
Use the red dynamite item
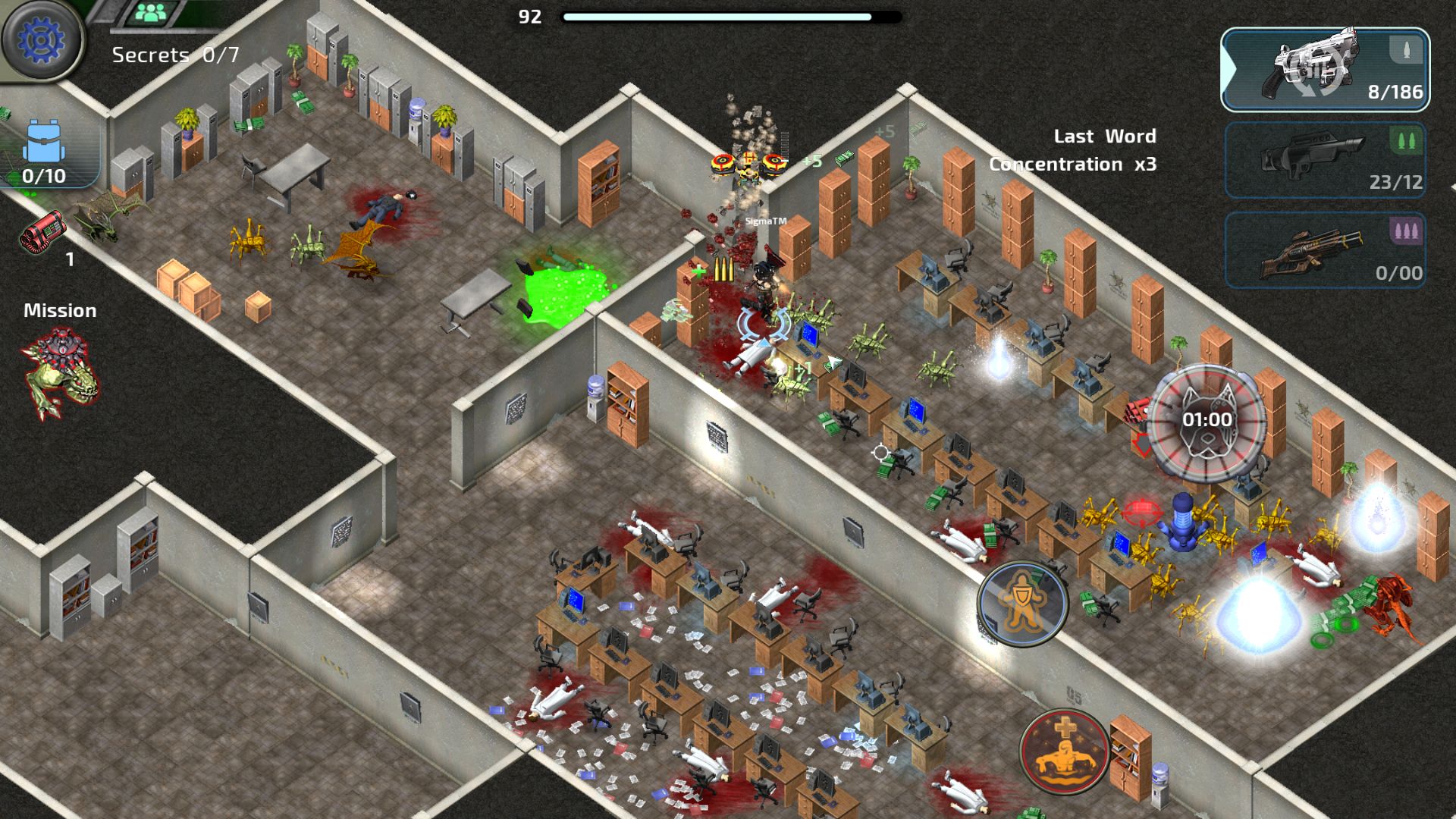click(42, 232)
